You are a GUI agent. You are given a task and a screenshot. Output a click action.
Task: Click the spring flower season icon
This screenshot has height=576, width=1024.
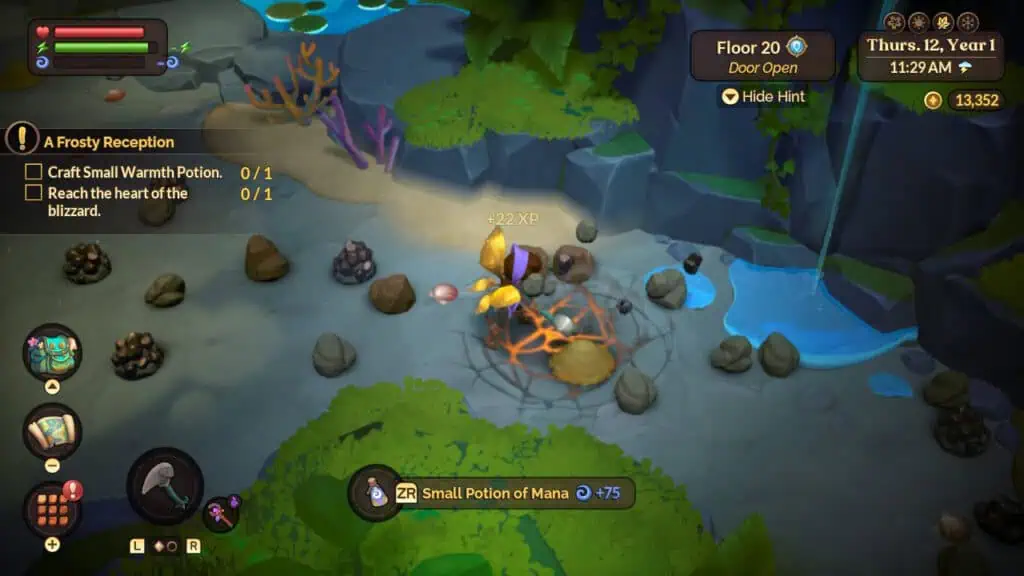(x=895, y=22)
